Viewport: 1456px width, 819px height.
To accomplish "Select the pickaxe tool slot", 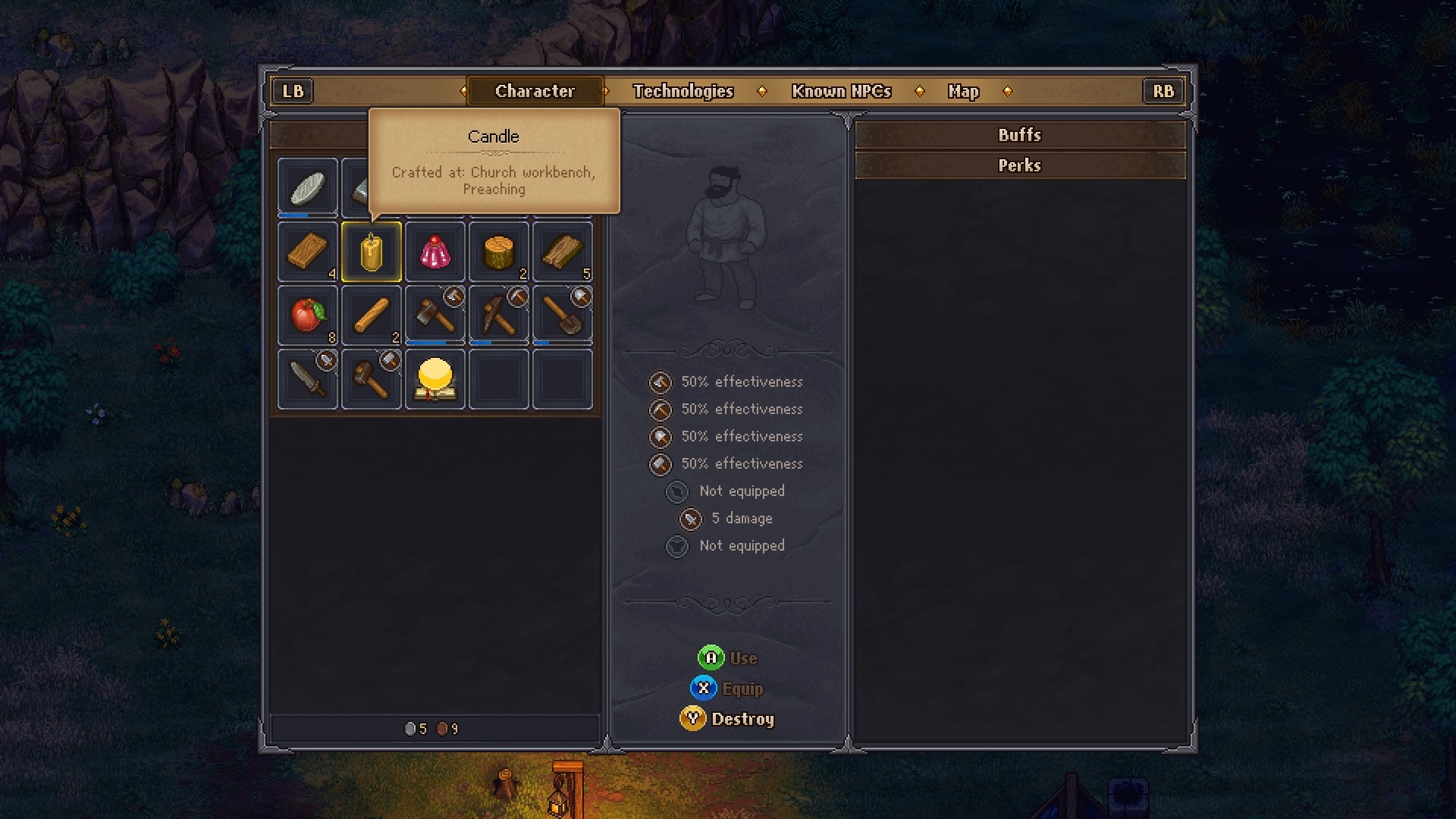I will (499, 315).
